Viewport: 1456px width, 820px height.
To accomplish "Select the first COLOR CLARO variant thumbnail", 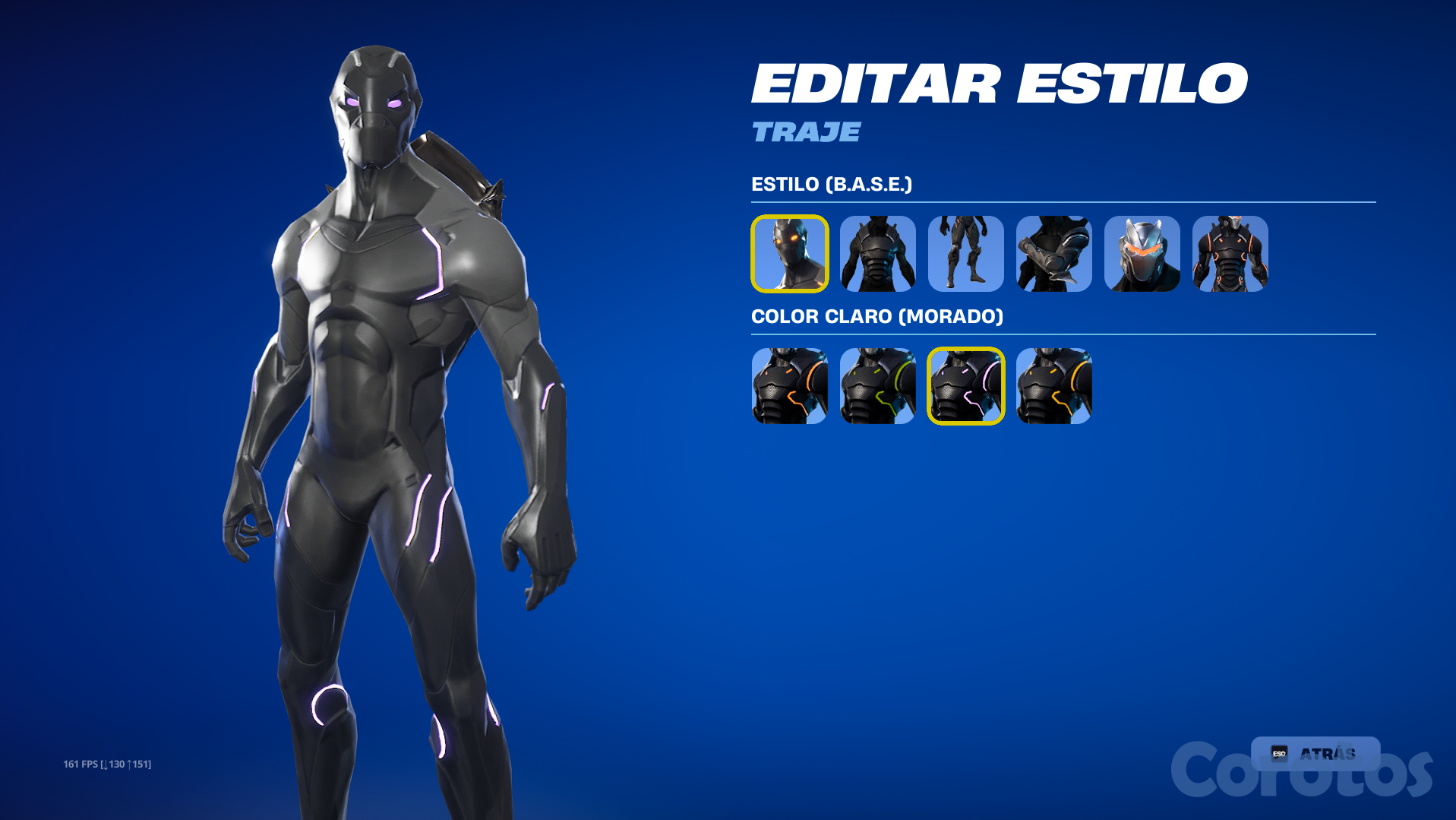I will (789, 387).
